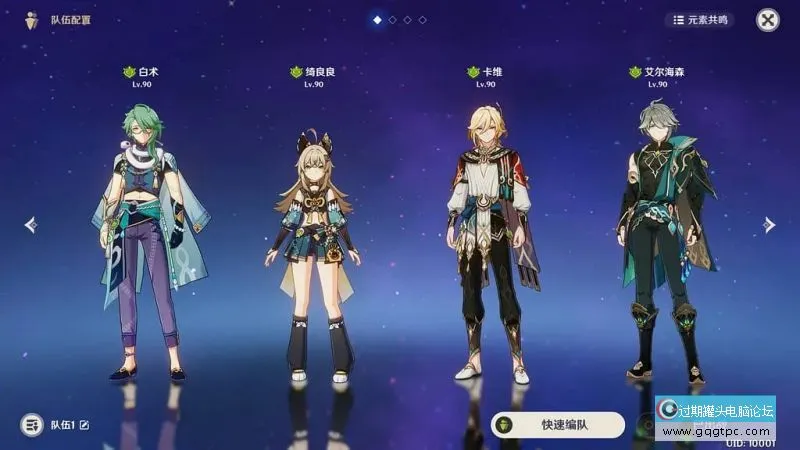Open the team list menu icon

point(32,425)
